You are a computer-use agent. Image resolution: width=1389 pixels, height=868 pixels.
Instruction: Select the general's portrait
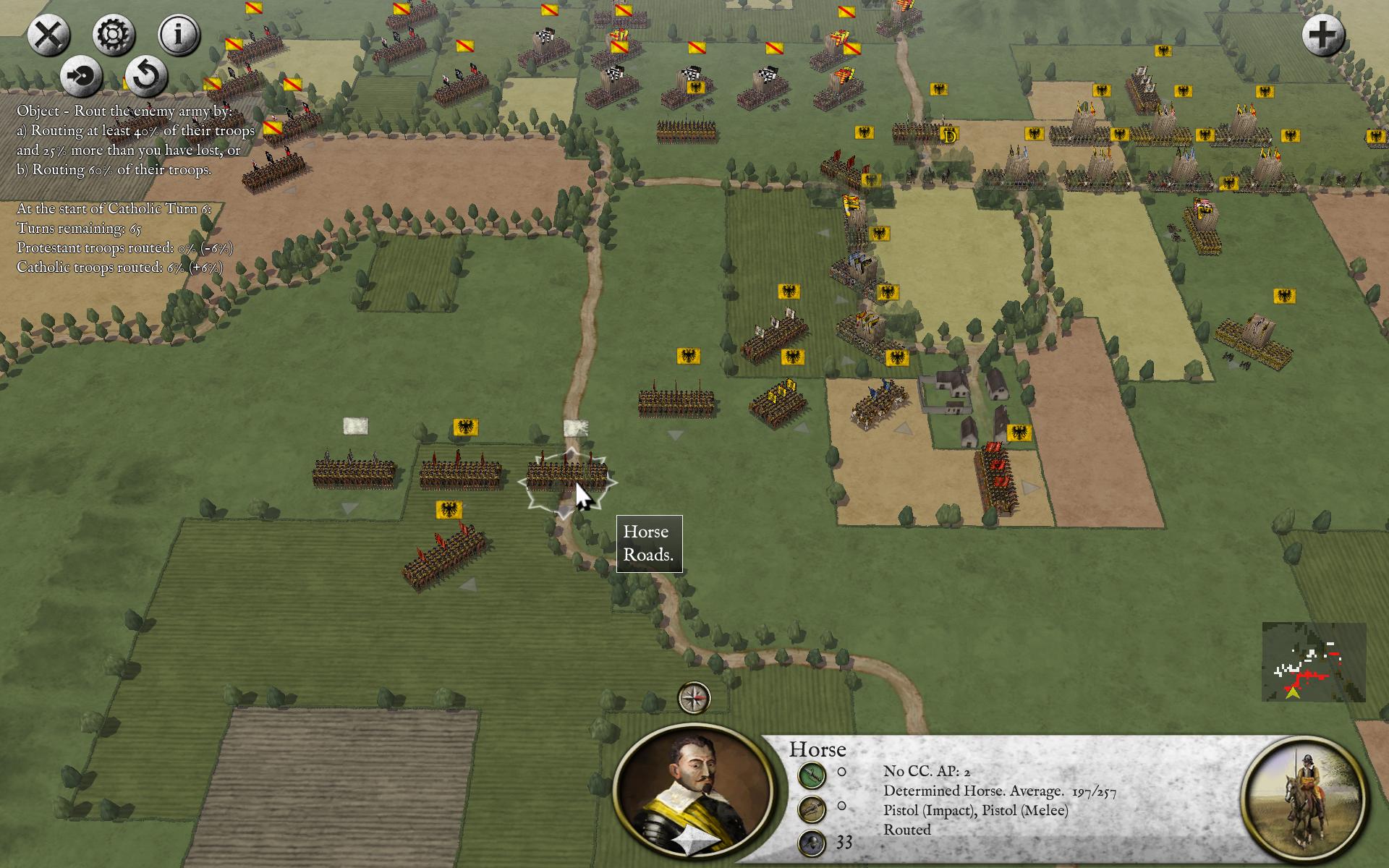(692, 792)
